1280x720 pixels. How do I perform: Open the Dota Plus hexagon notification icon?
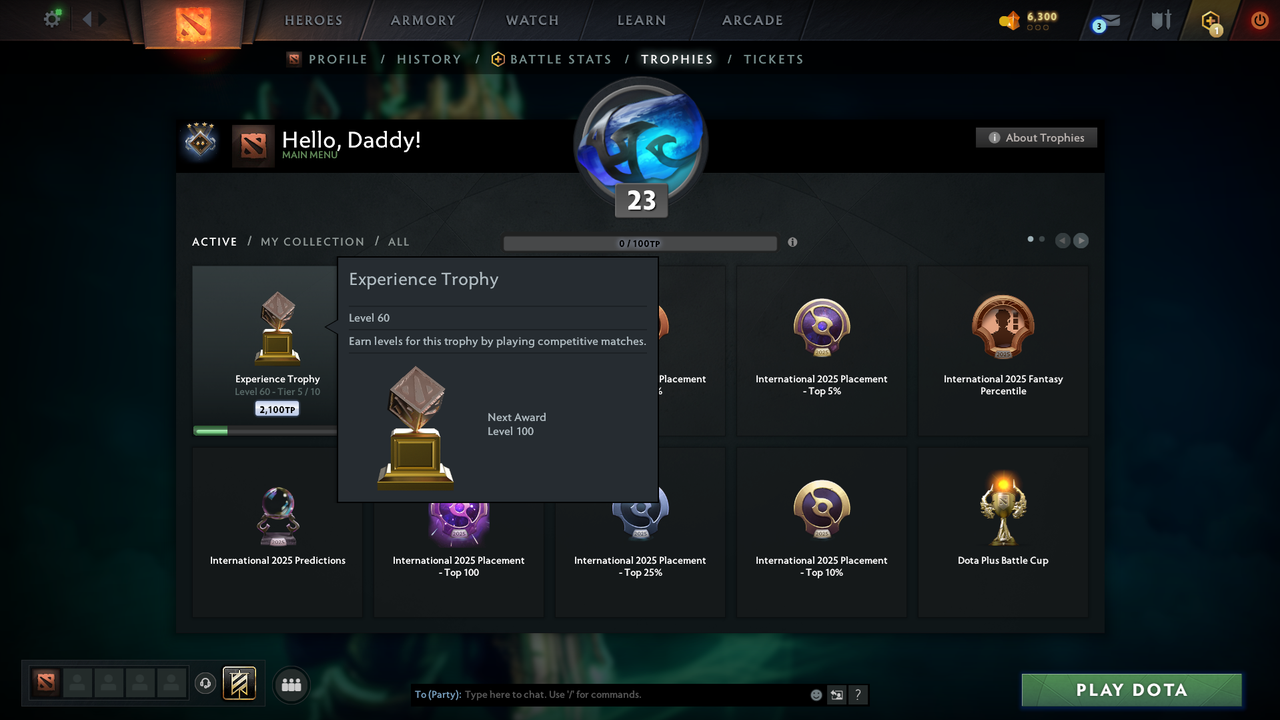(x=1210, y=20)
